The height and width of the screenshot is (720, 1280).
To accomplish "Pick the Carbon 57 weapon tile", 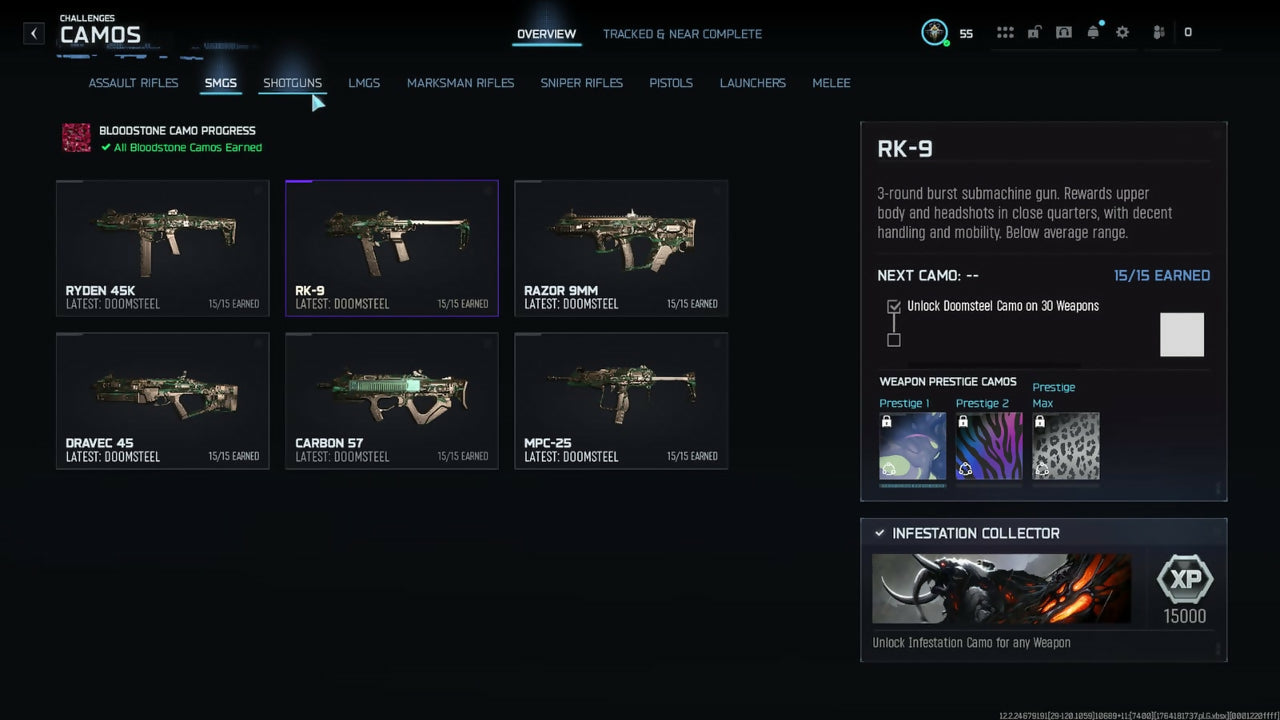I will tap(391, 400).
